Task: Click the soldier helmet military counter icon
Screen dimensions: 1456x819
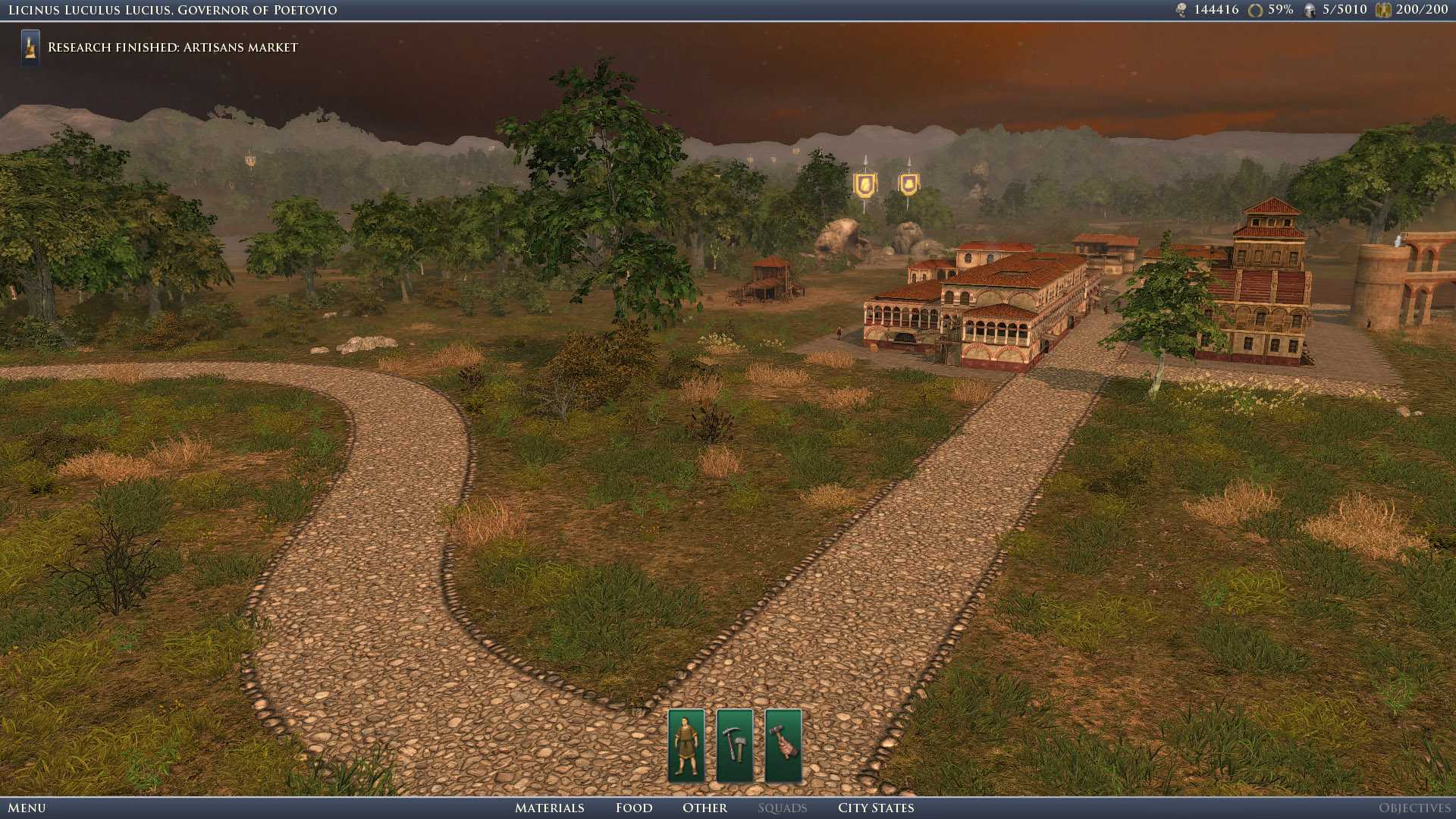Action: pyautogui.click(x=1309, y=10)
